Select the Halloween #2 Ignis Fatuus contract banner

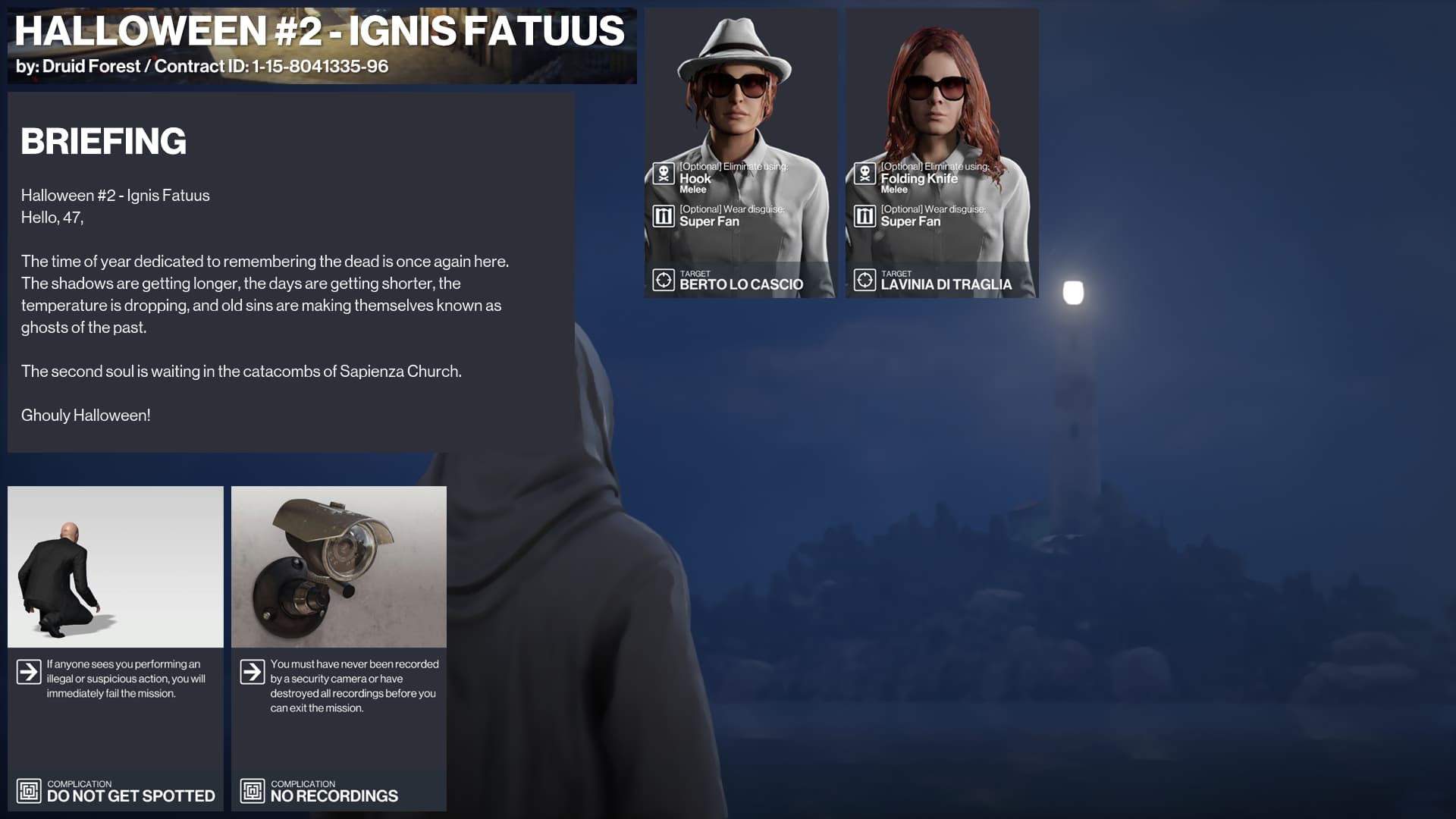pos(322,45)
